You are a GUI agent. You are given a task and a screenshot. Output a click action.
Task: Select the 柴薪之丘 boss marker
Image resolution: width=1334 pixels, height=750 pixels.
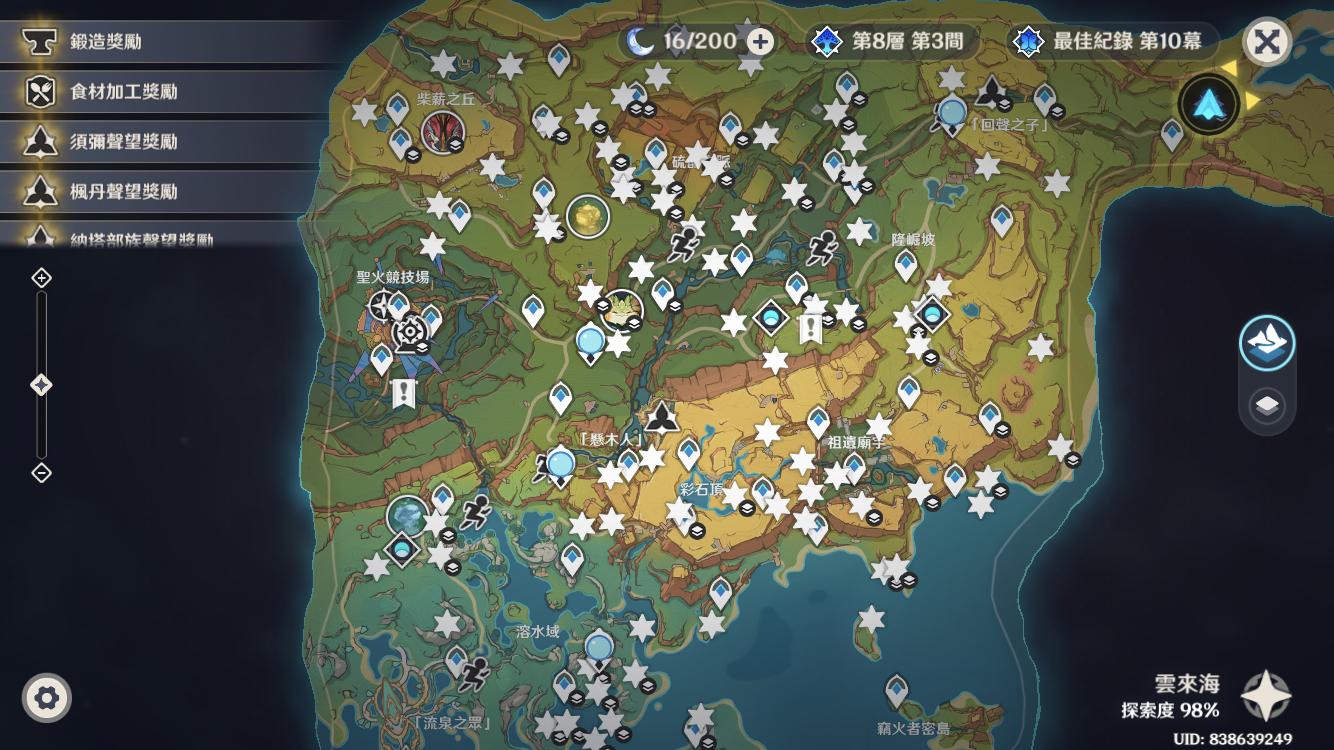click(x=441, y=131)
